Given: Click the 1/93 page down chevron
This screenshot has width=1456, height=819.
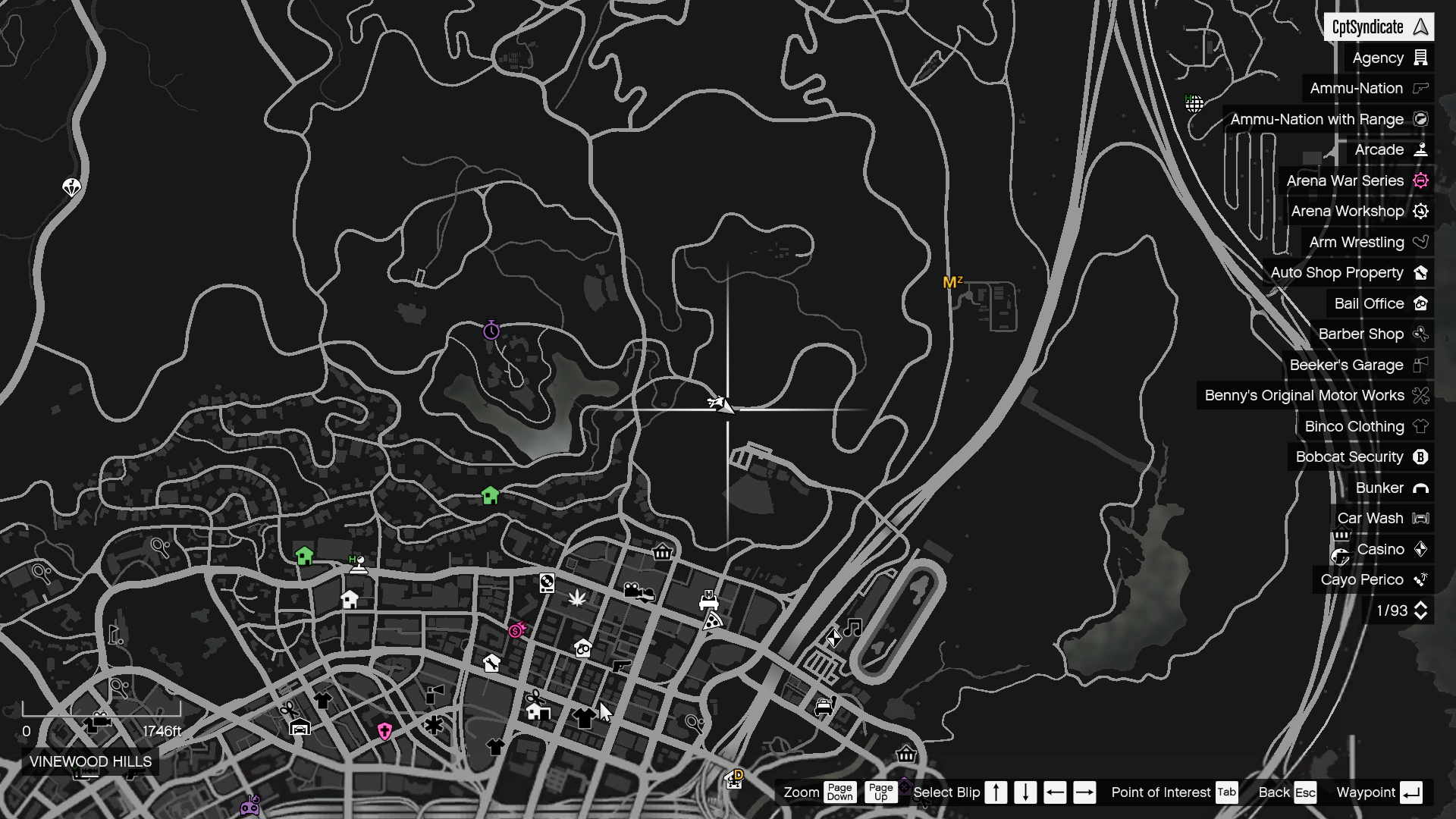Looking at the screenshot, I should [1420, 614].
